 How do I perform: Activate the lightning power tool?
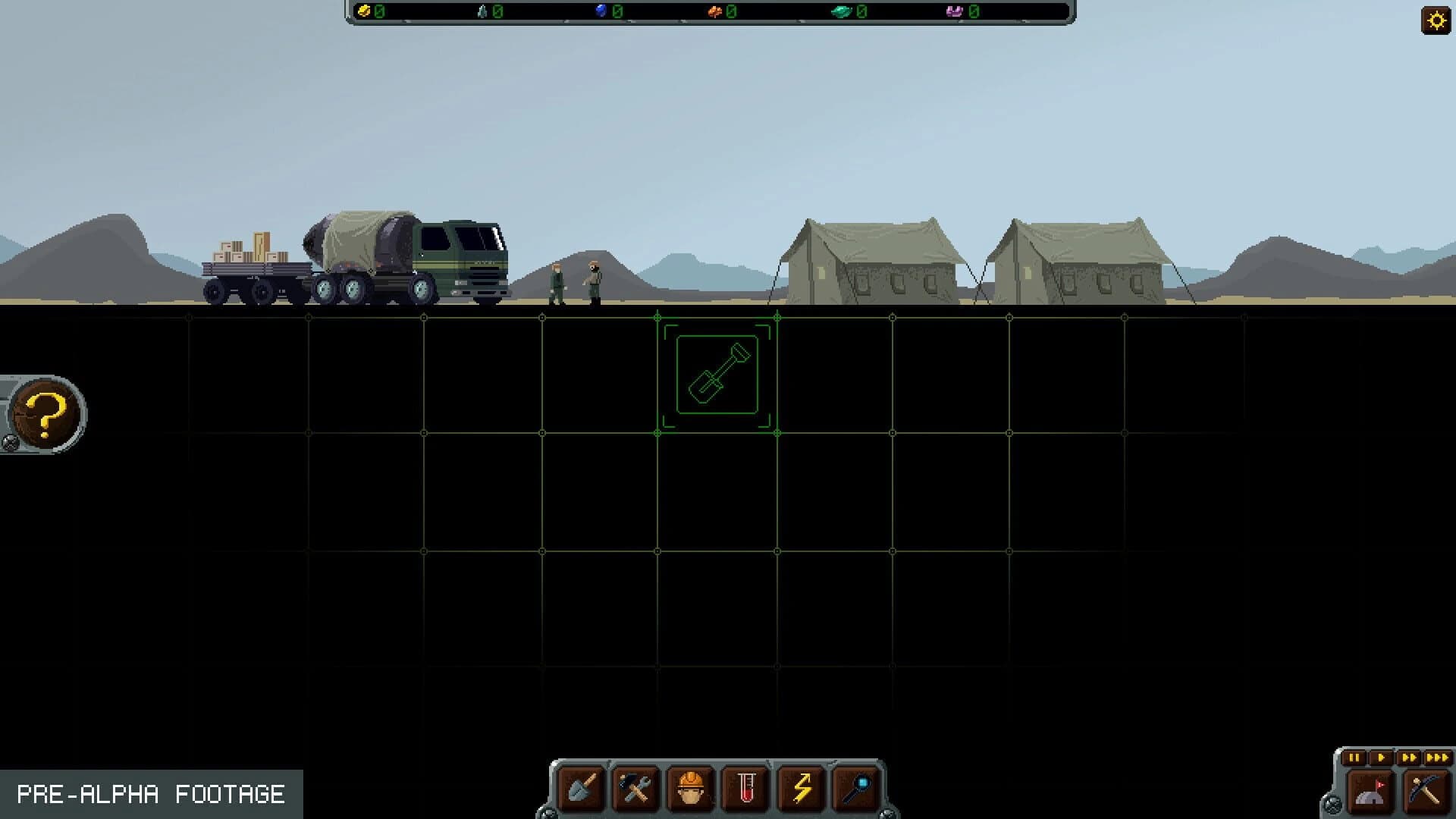click(802, 789)
